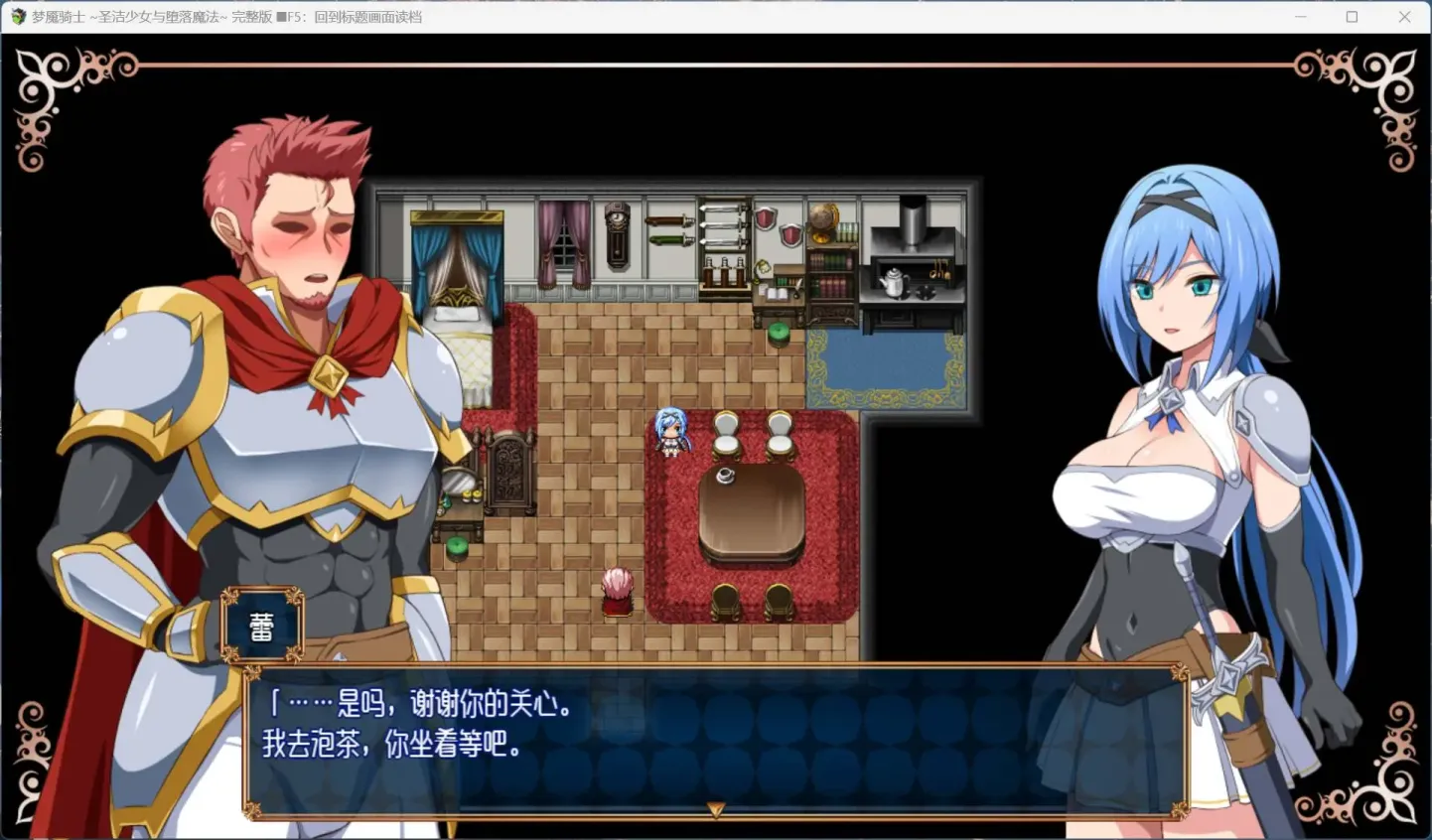Minimize the game window
The width and height of the screenshot is (1432, 840).
[x=1301, y=17]
